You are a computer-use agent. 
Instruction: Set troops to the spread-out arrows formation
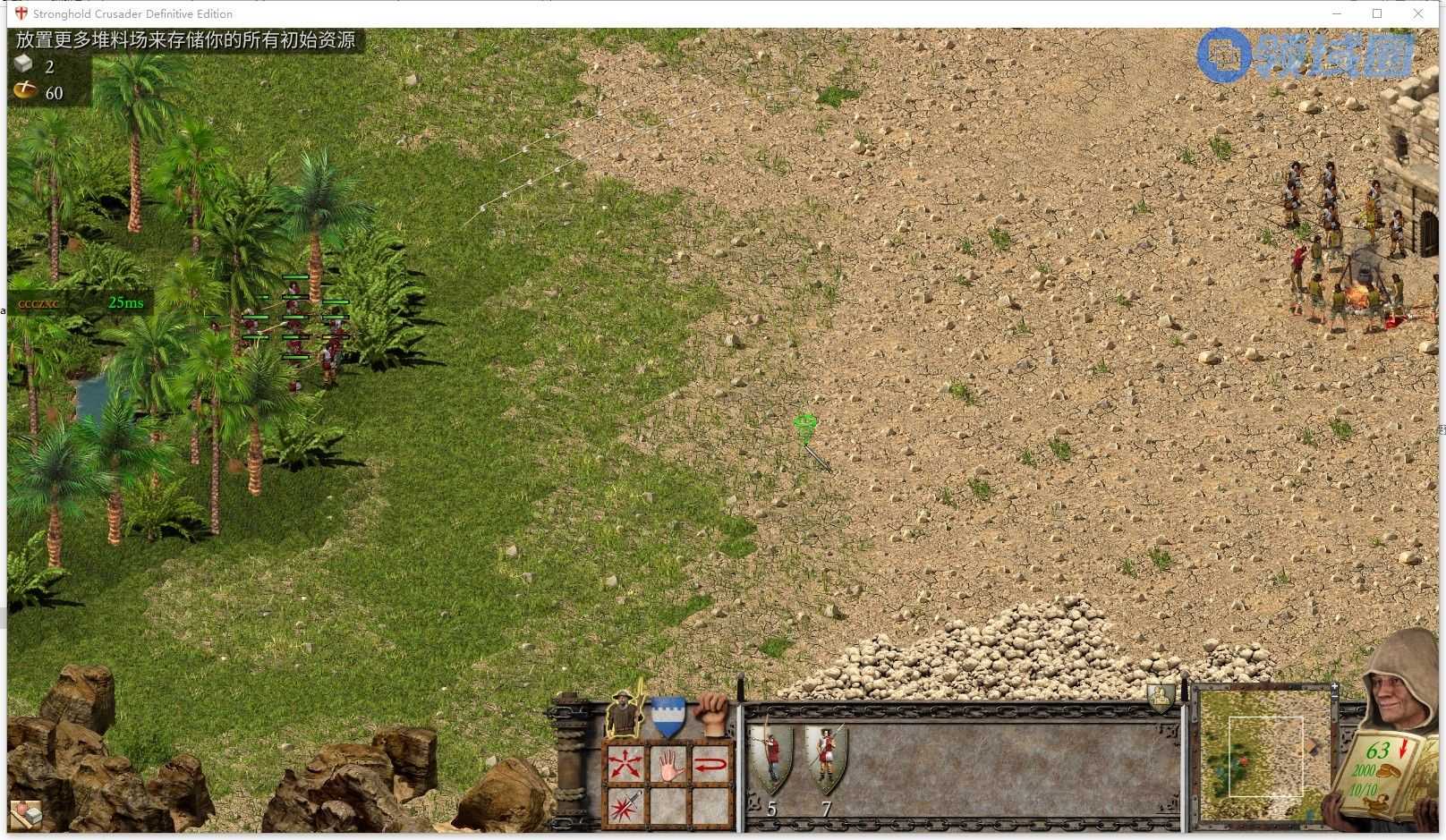[625, 764]
